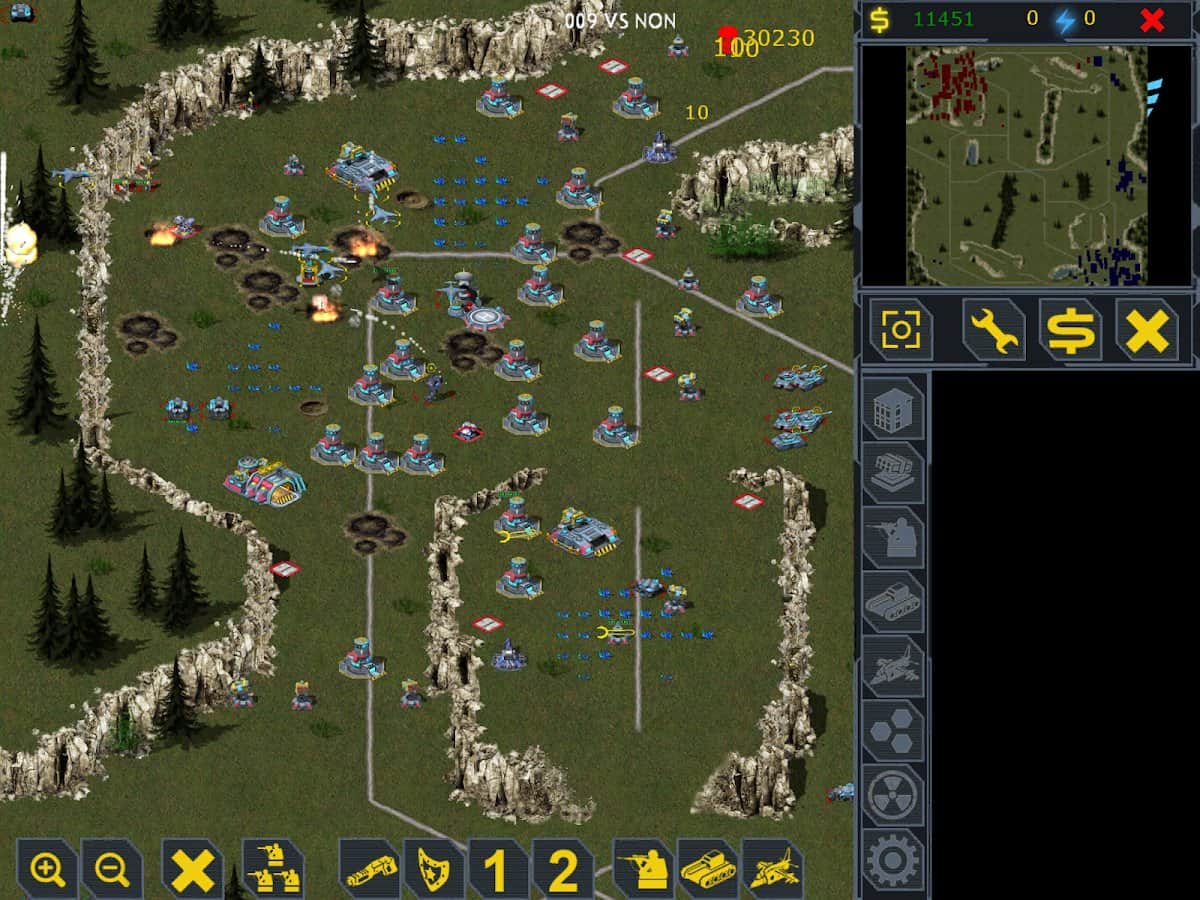Toggle the star shield guard icon
Screen dimensions: 1200x900
tap(434, 870)
